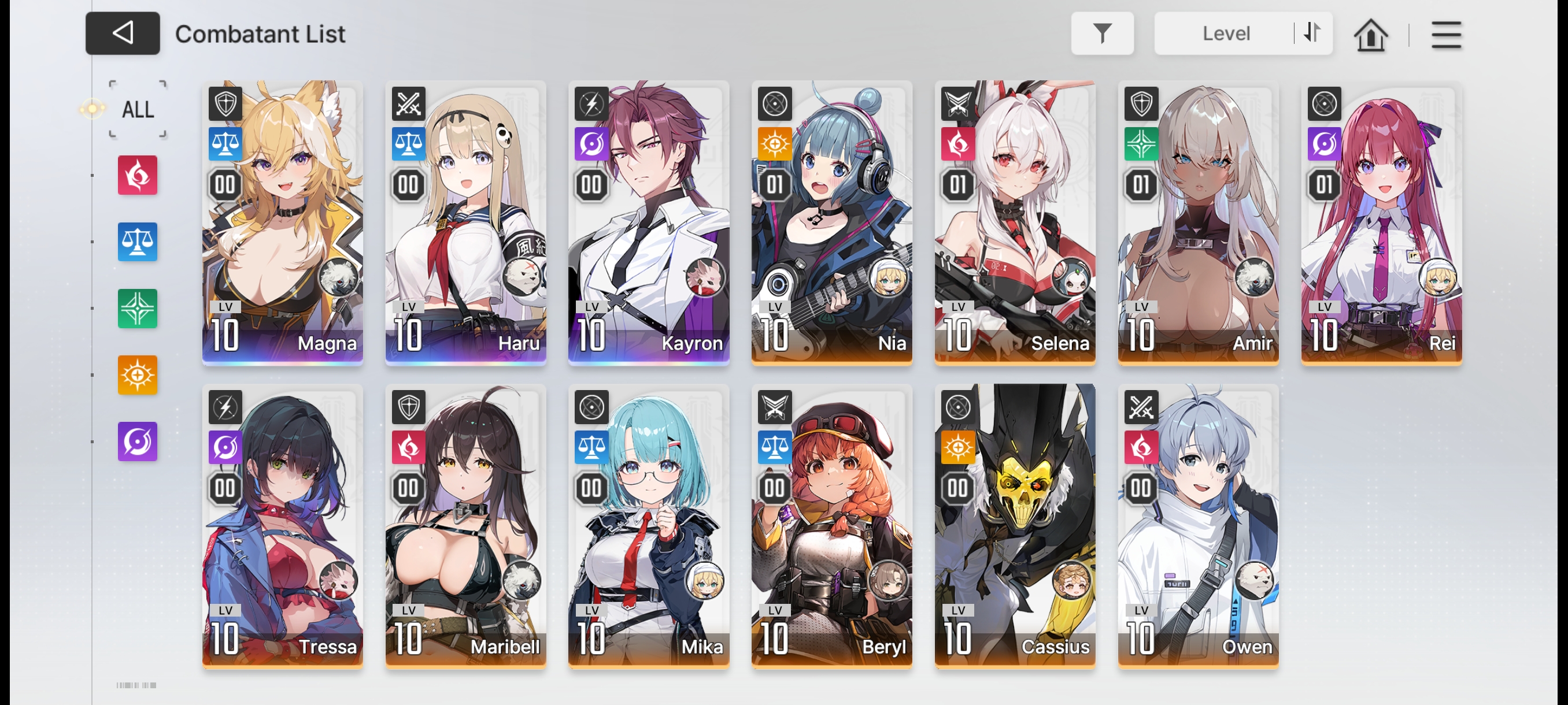Select the ALL attribute filter
This screenshot has width=1568, height=705.
(138, 110)
